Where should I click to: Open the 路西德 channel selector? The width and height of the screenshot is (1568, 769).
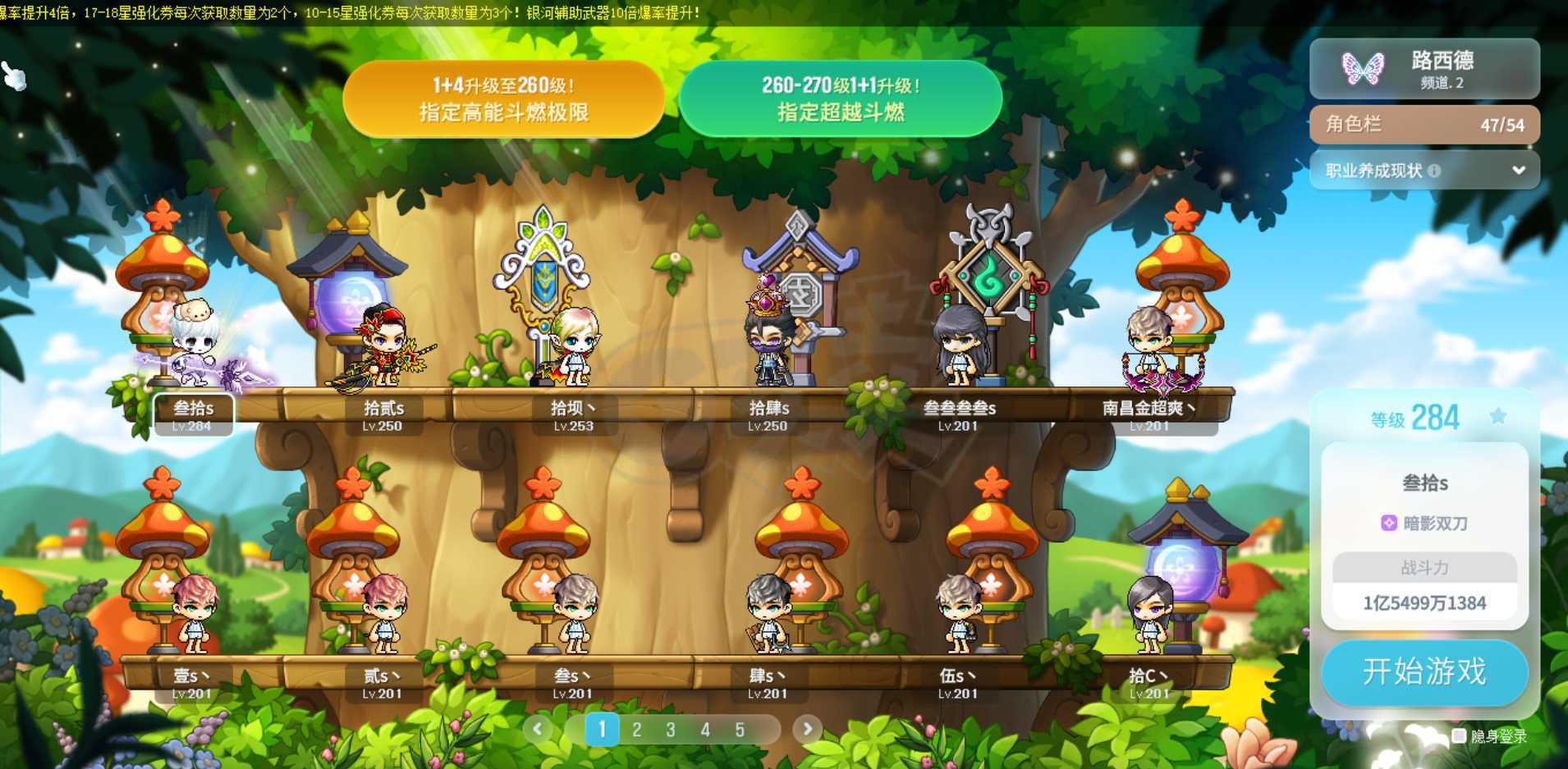point(1424,69)
